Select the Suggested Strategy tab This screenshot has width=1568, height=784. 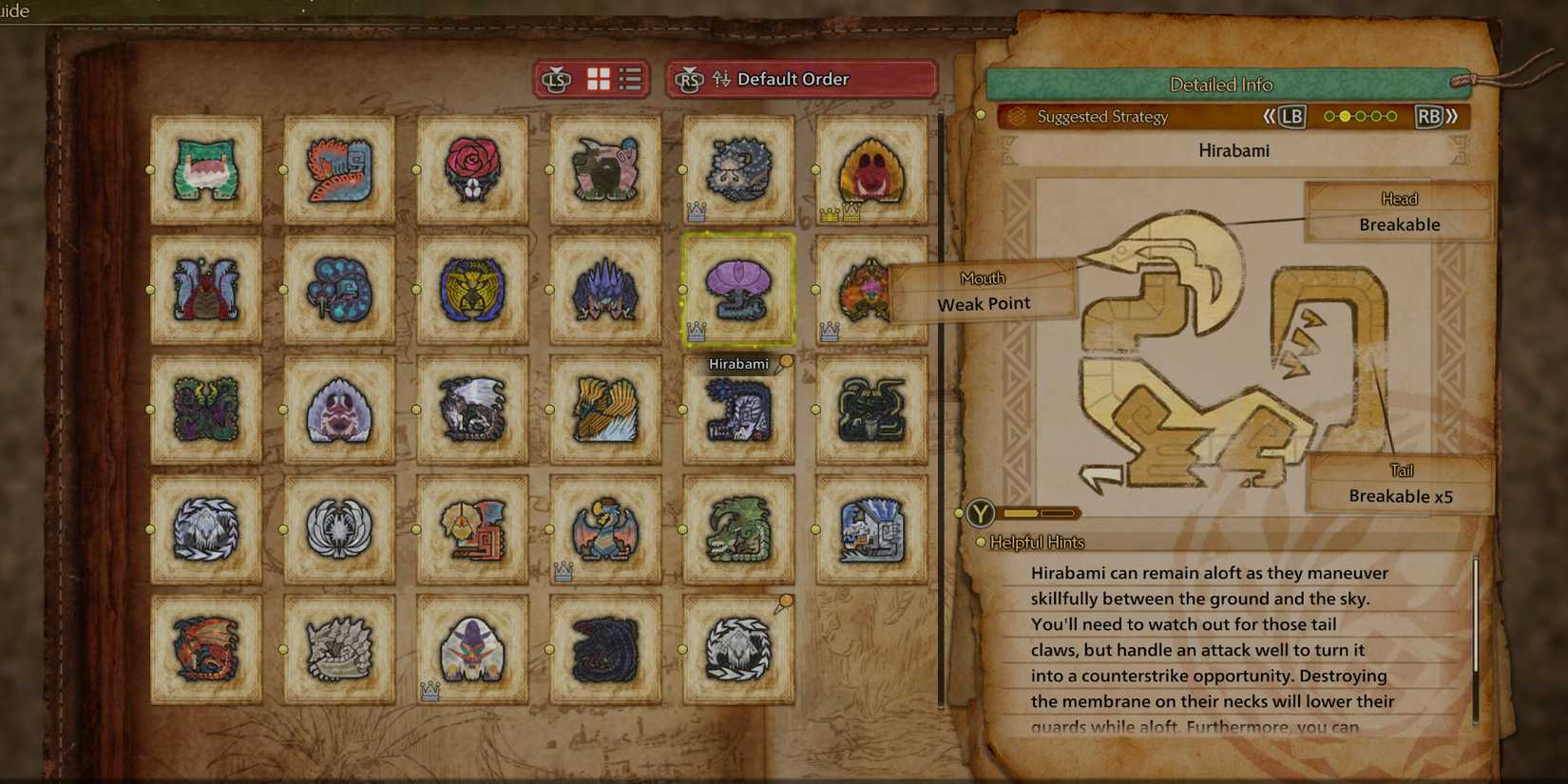[x=1103, y=117]
